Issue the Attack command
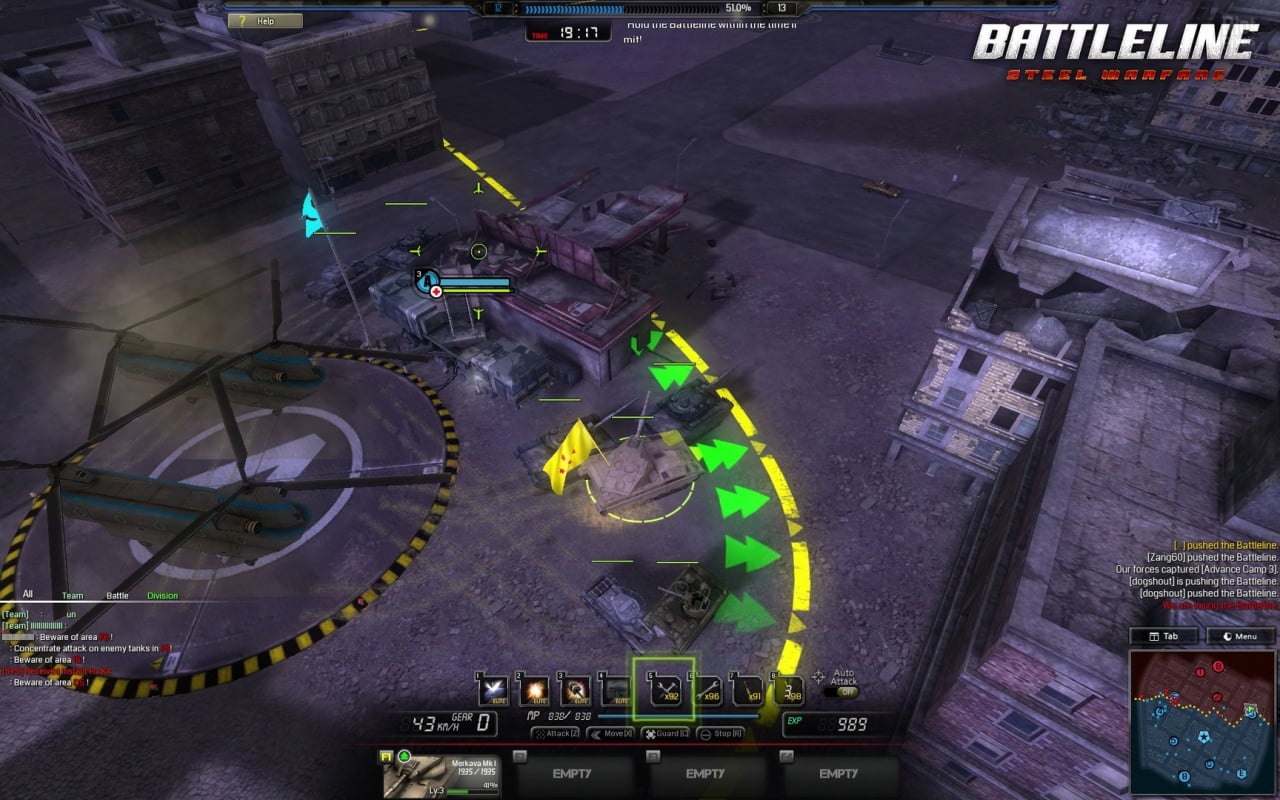The height and width of the screenshot is (800, 1280). tap(555, 734)
